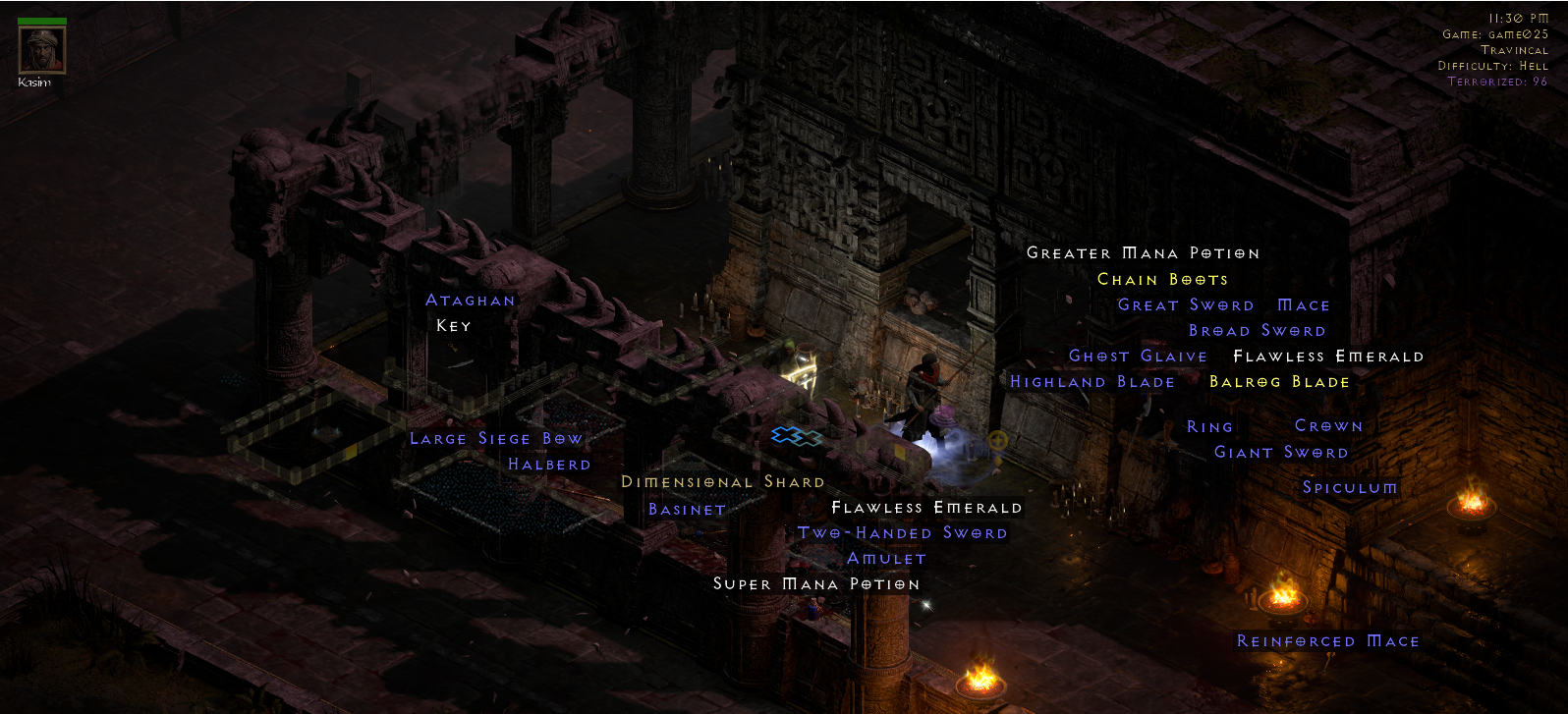Grab the Flawless Emerald near the Two-Handed Sword

[926, 508]
